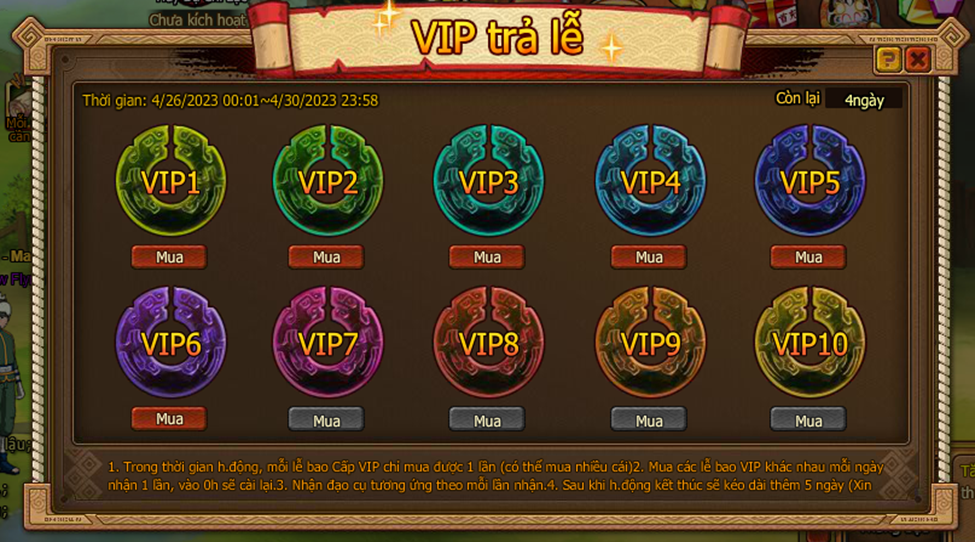Choose Mua below the VIP4 emblem

point(649,257)
